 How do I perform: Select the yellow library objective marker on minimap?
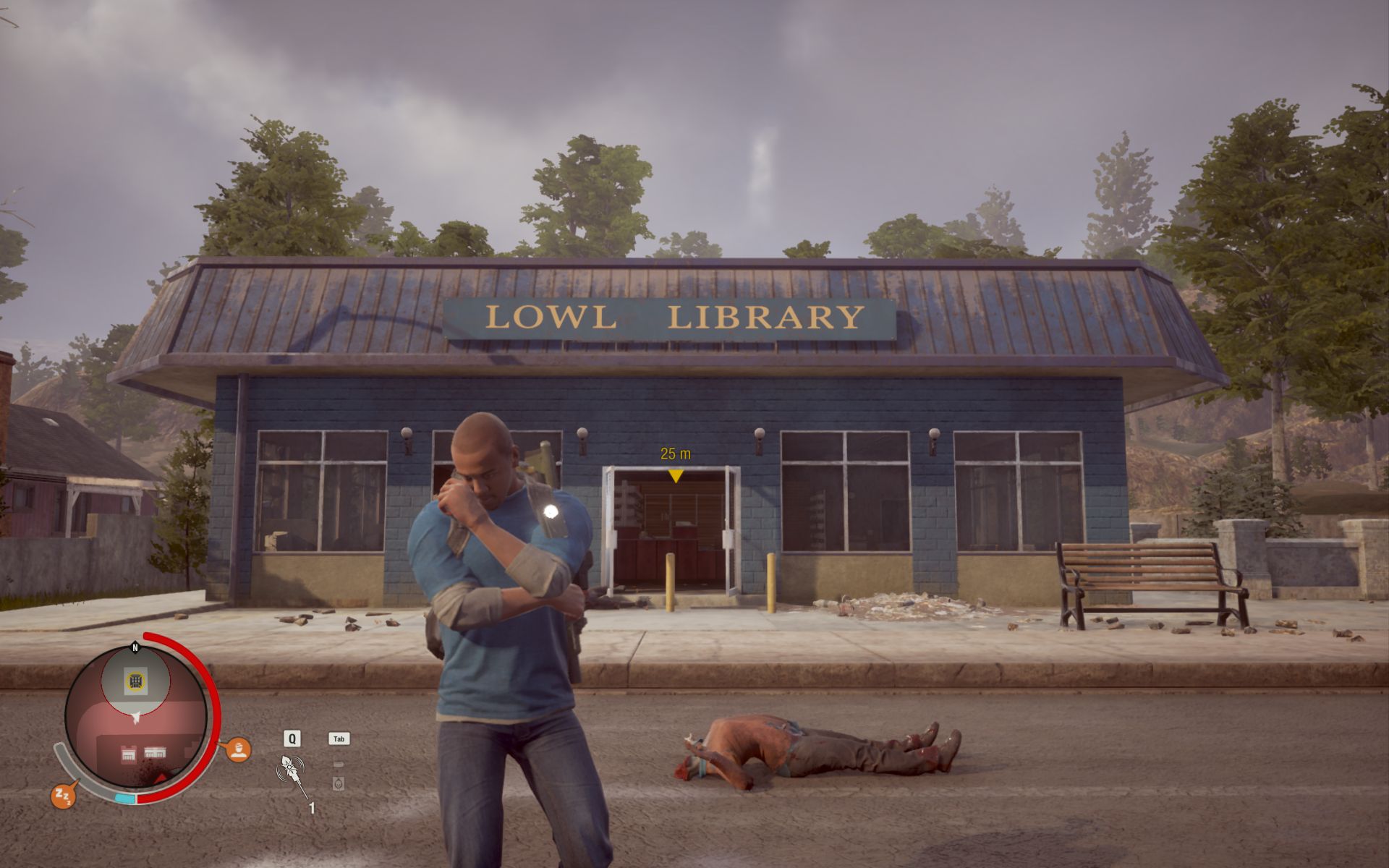pyautogui.click(x=135, y=681)
